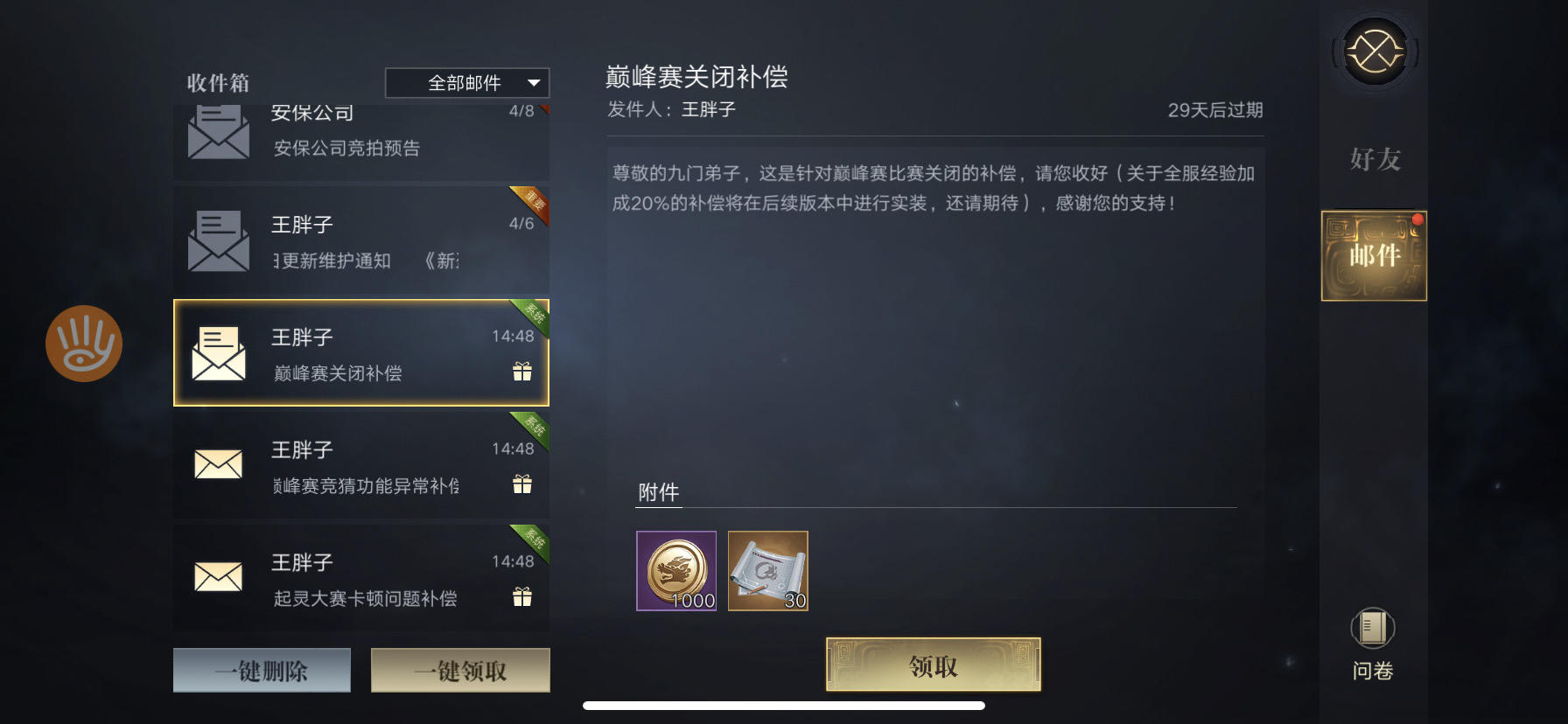Click the circular emblem icon at top right
1568x724 pixels.
pos(1374,52)
